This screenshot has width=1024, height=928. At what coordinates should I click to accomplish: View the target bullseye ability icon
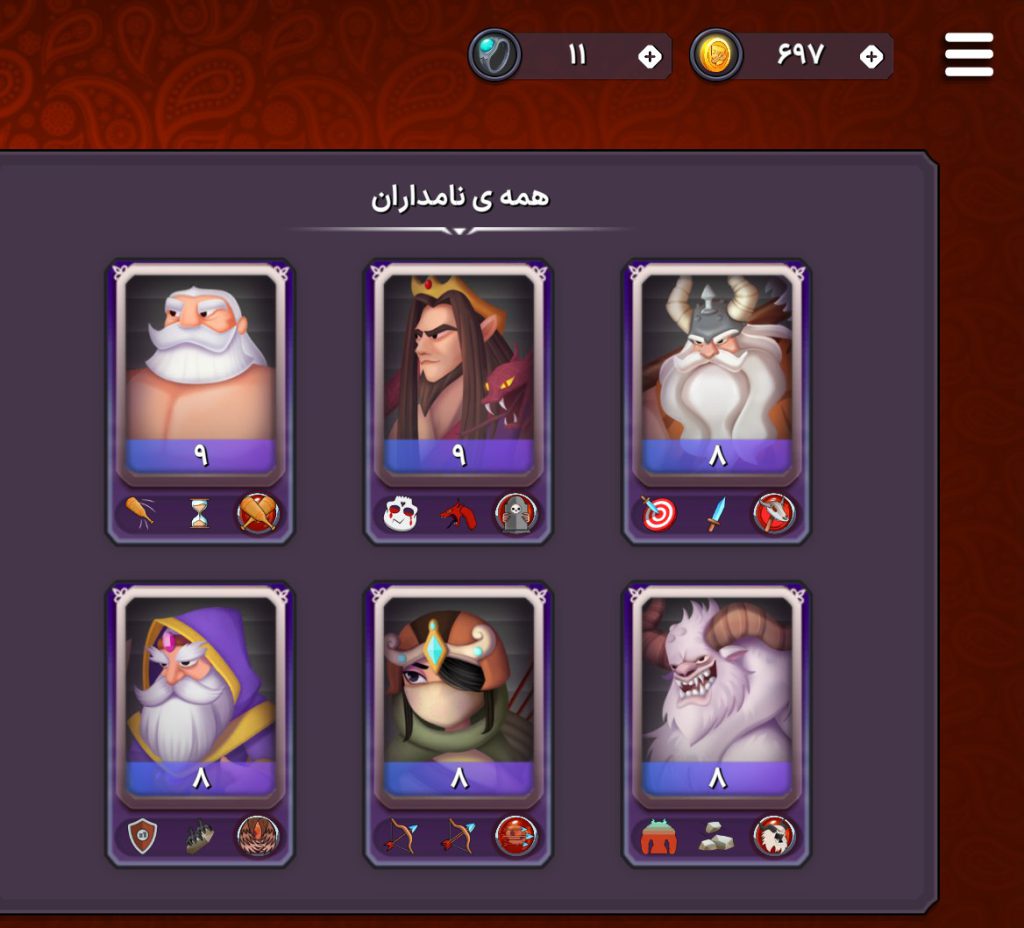658,514
